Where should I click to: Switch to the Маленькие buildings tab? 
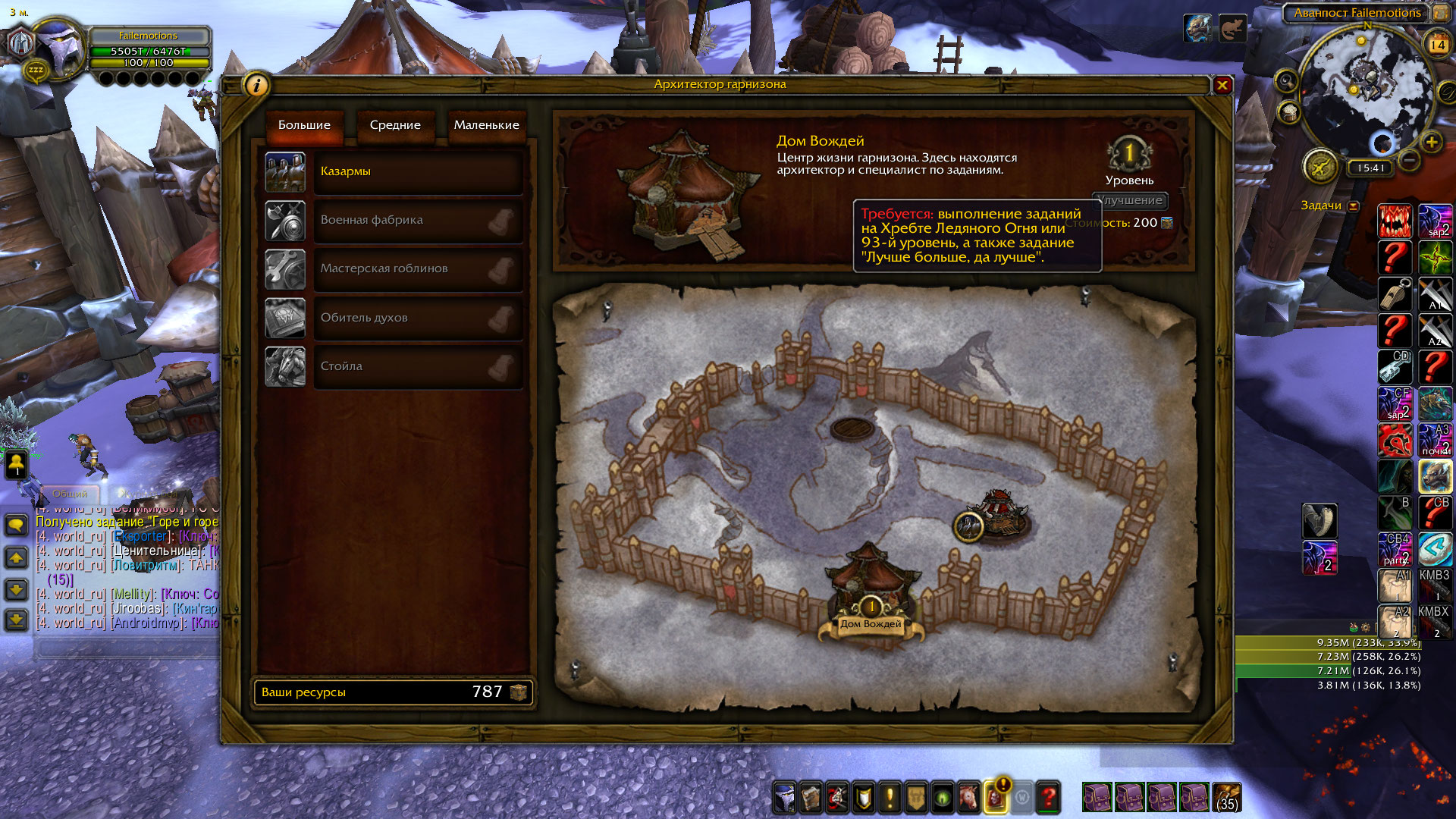[x=486, y=125]
